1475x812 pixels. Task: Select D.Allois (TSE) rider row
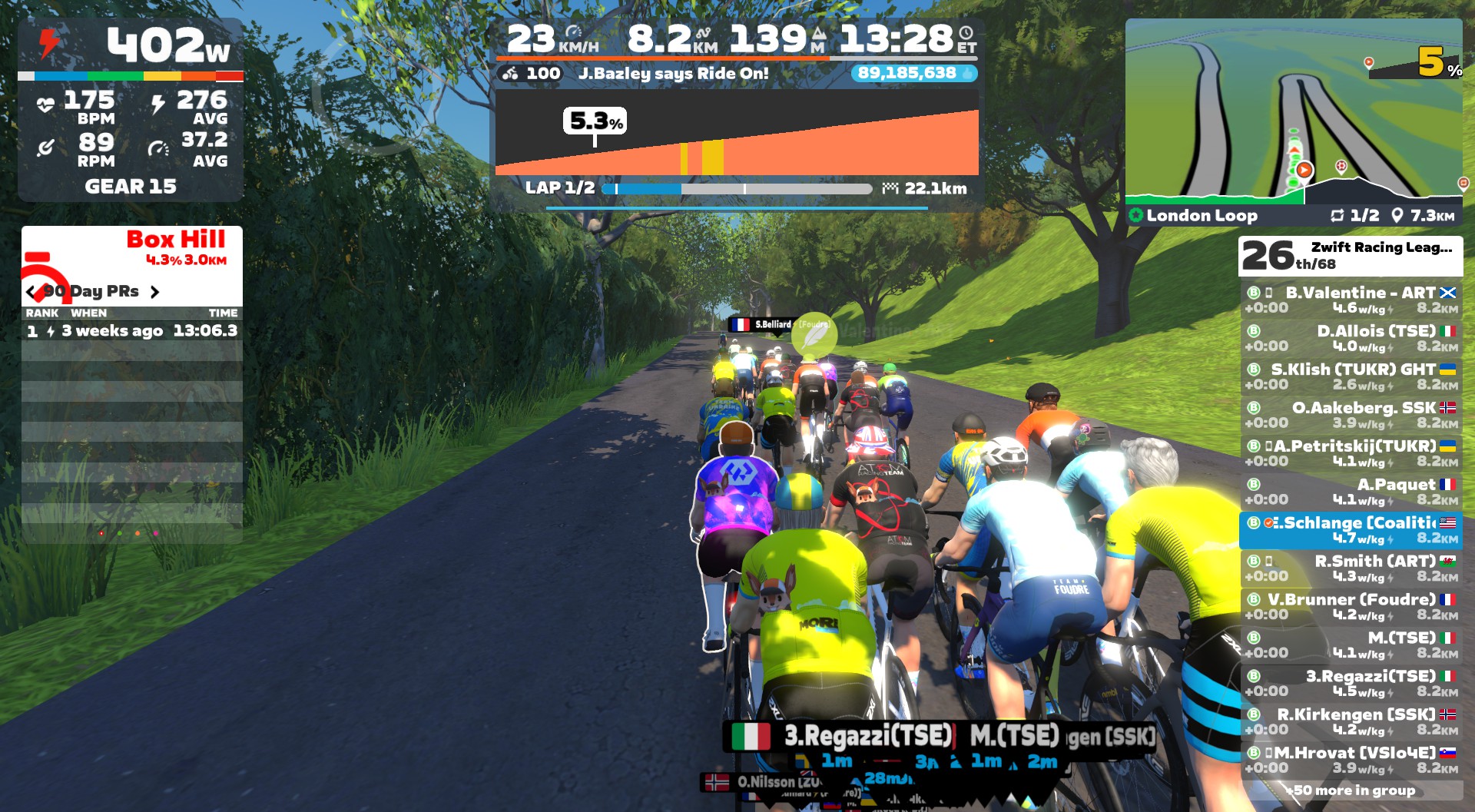[1351, 338]
